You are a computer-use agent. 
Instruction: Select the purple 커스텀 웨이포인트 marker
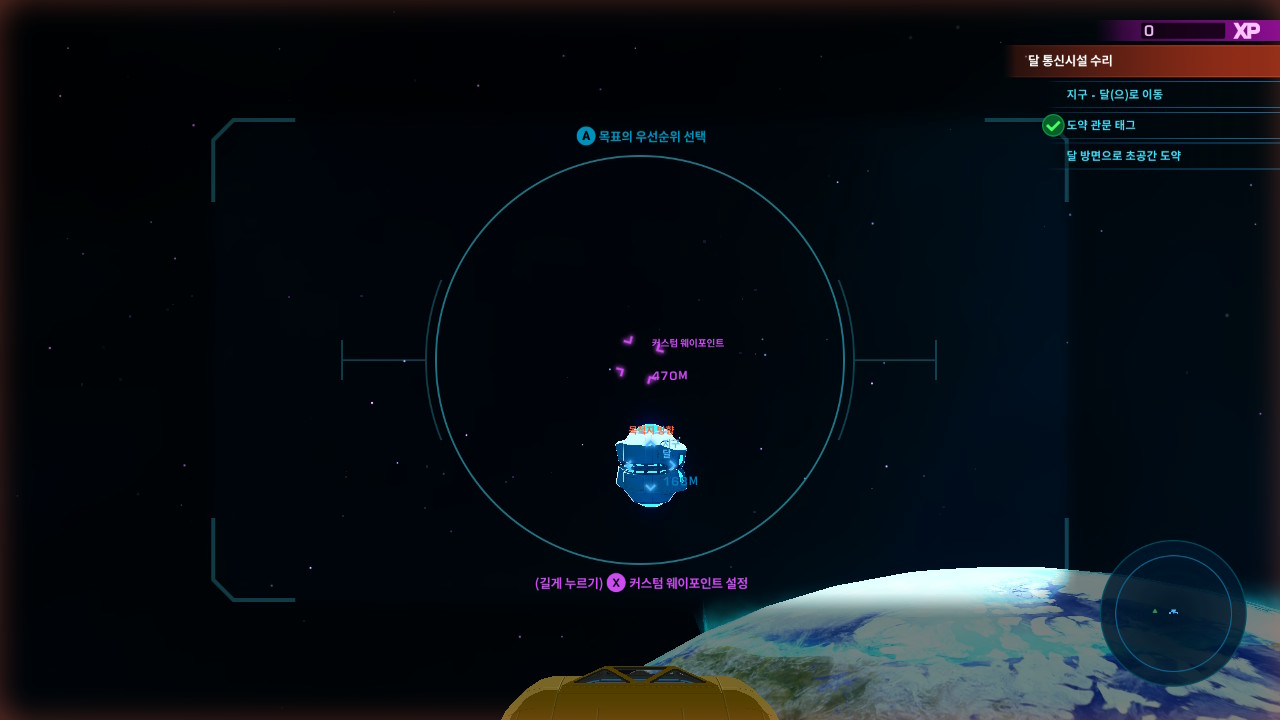[627, 339]
